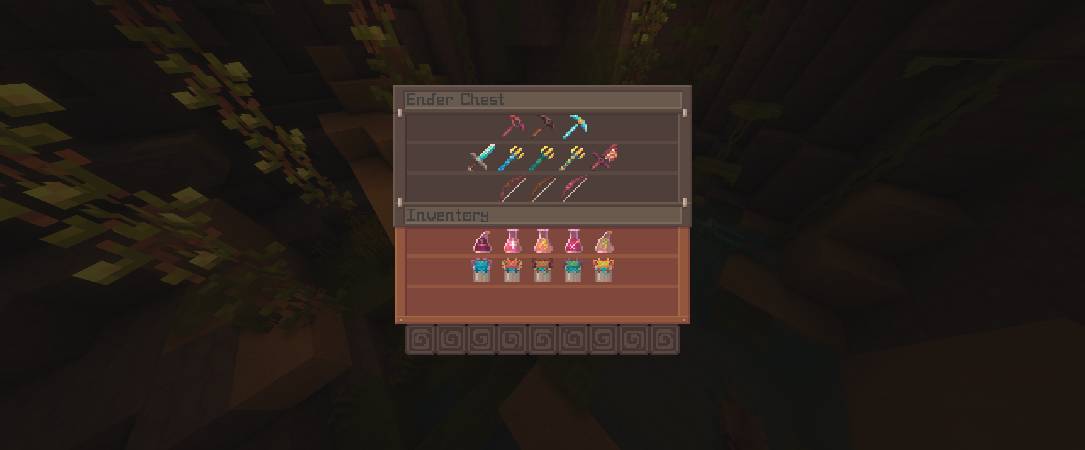Grab the diamond pickaxe

[573, 127]
